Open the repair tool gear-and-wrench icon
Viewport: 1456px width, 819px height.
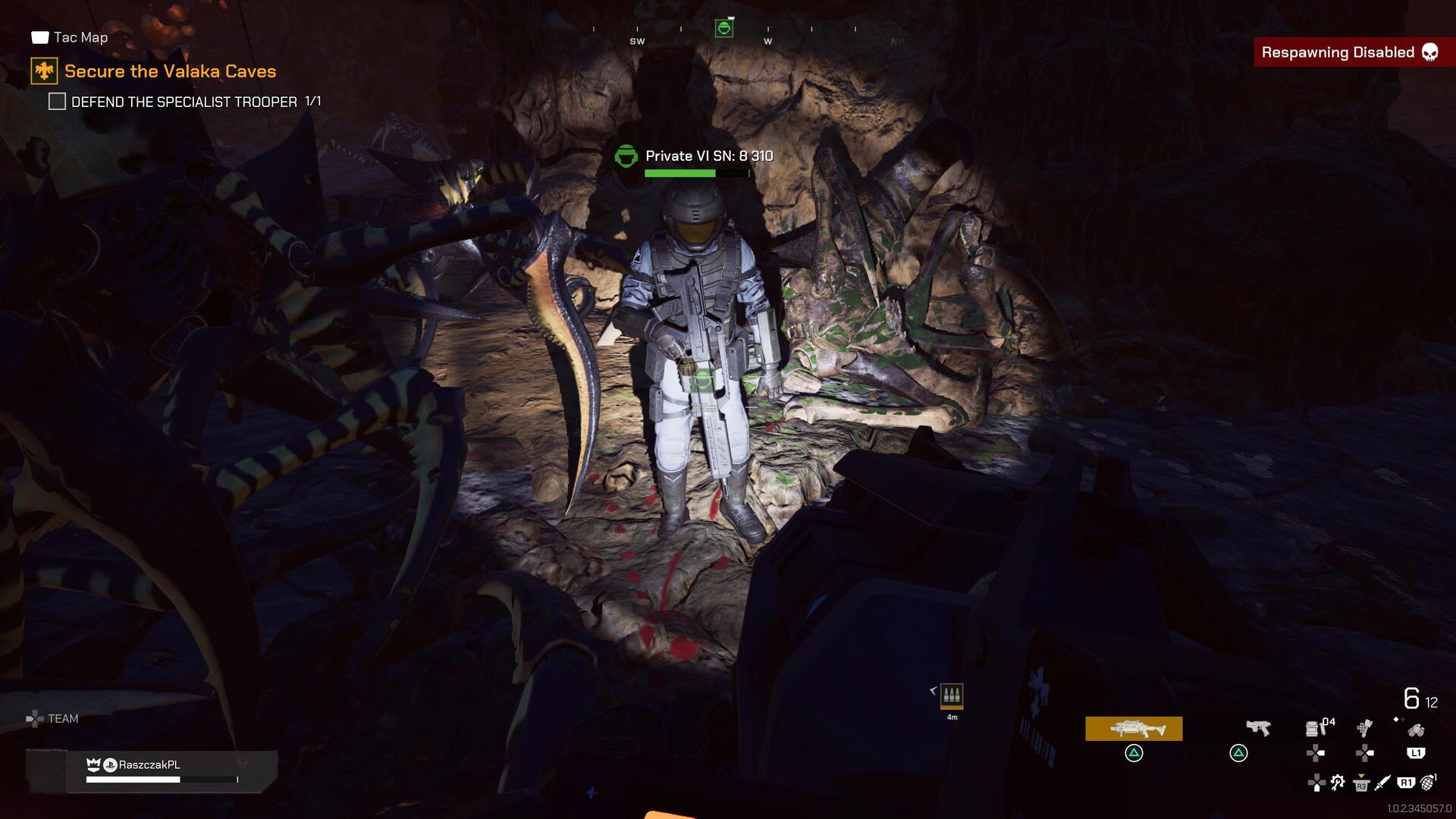[x=1338, y=783]
